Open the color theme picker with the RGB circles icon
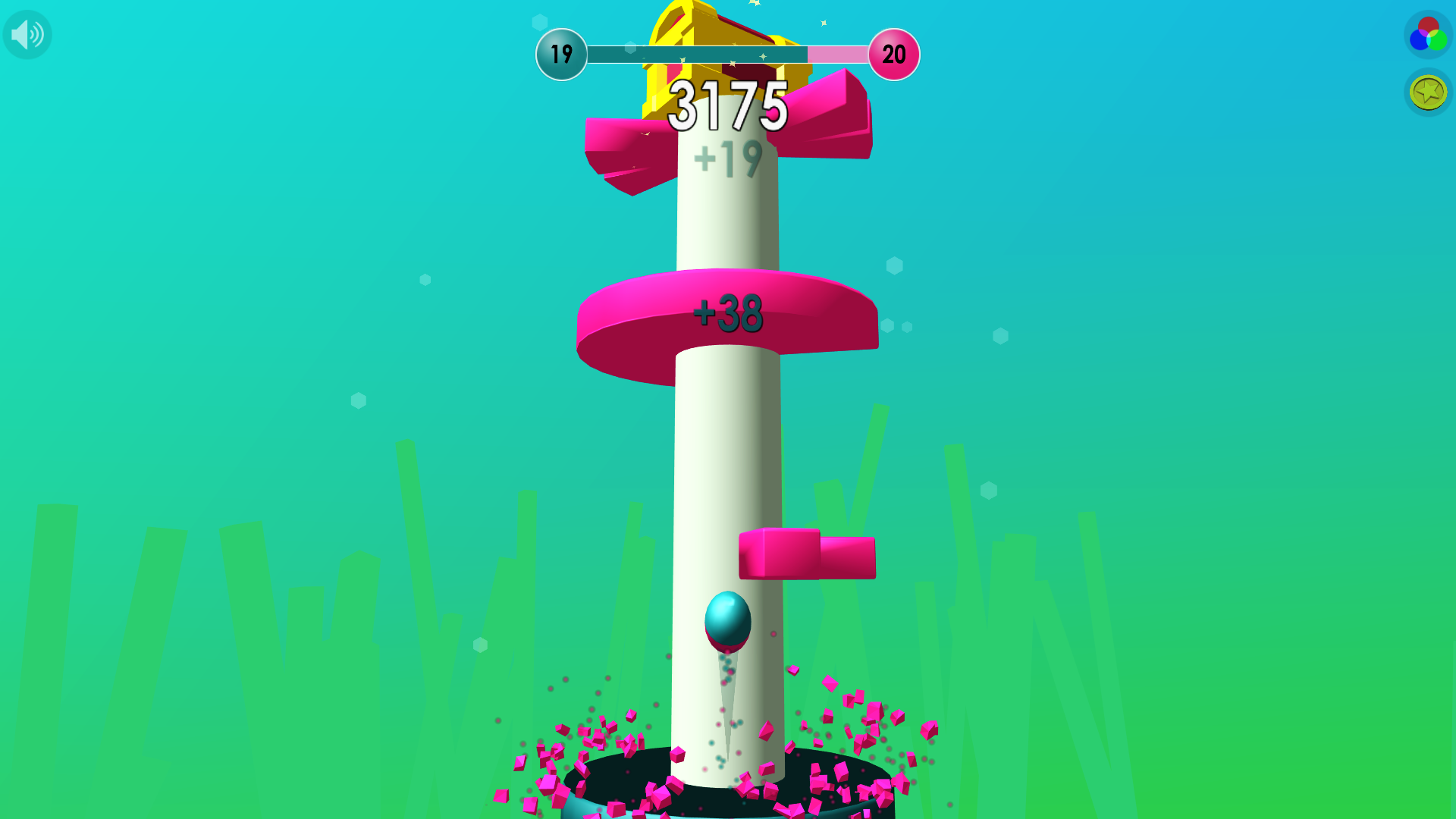This screenshot has width=1456, height=819. [x=1427, y=33]
